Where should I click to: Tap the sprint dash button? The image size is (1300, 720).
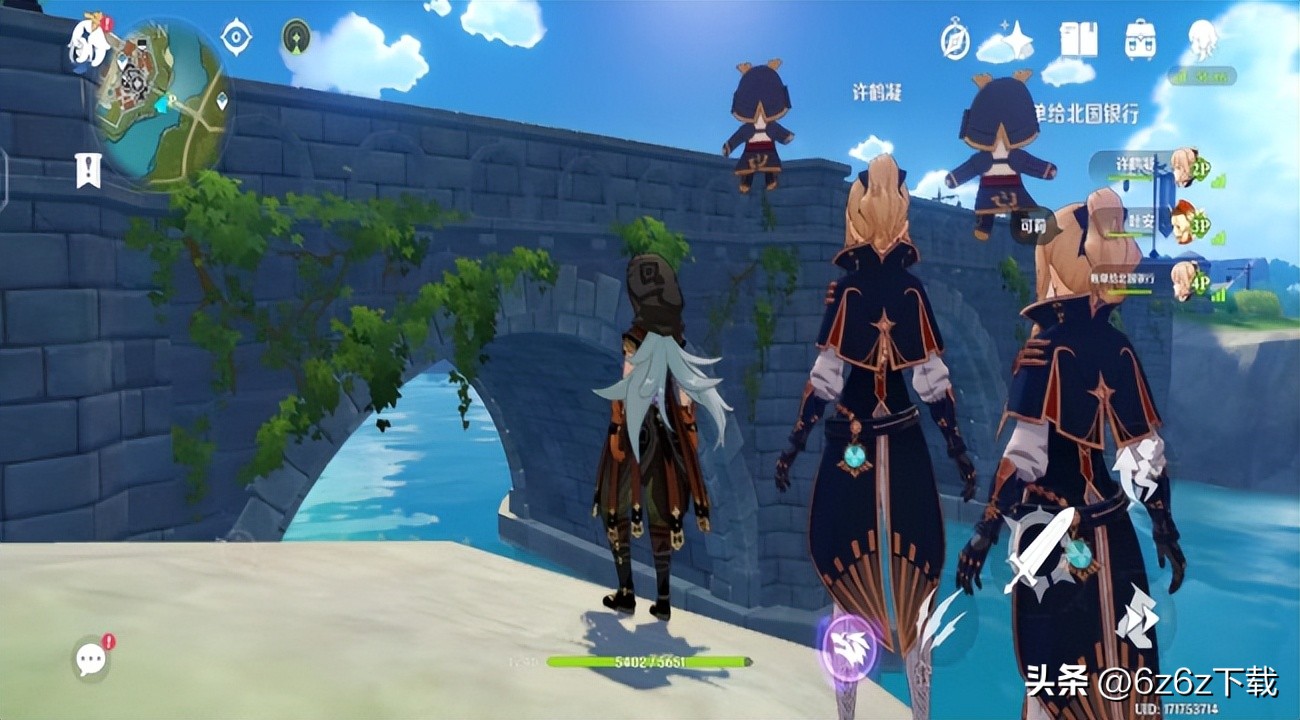coord(1136,616)
